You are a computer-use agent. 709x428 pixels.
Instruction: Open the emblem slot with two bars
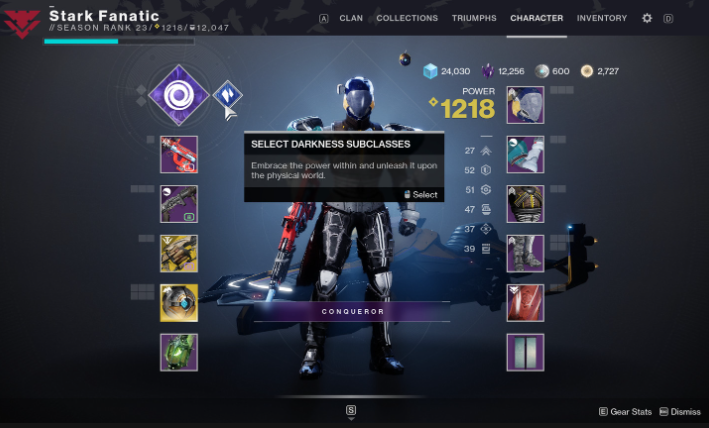(x=525, y=352)
